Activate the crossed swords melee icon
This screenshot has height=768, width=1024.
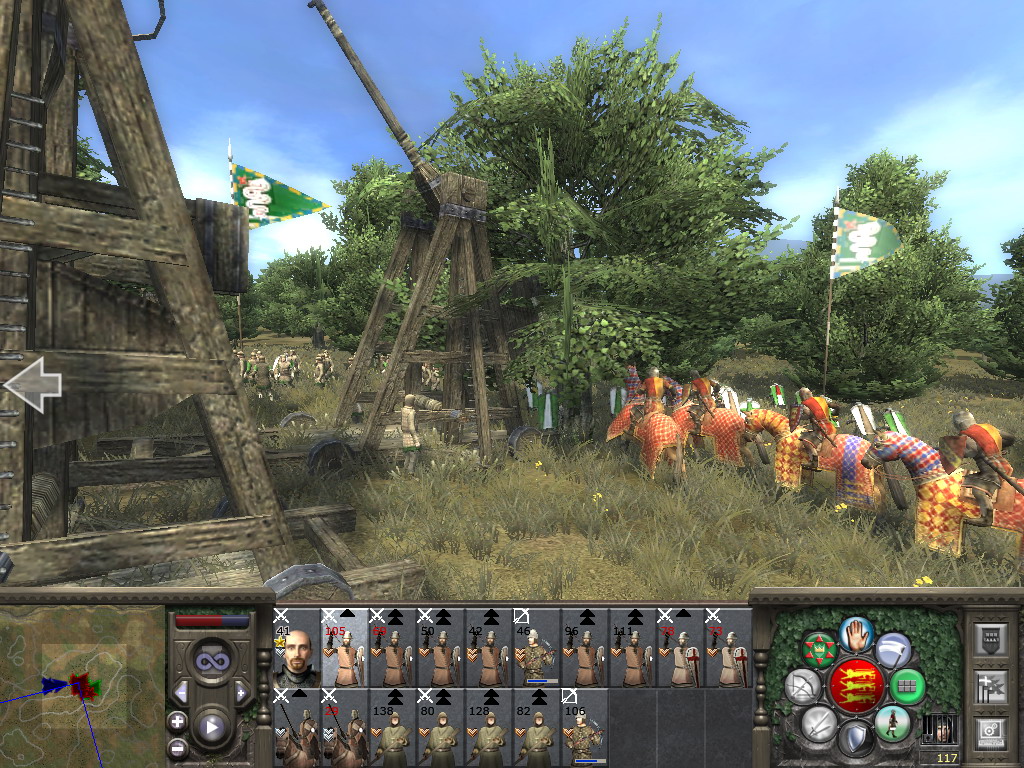click(x=818, y=722)
